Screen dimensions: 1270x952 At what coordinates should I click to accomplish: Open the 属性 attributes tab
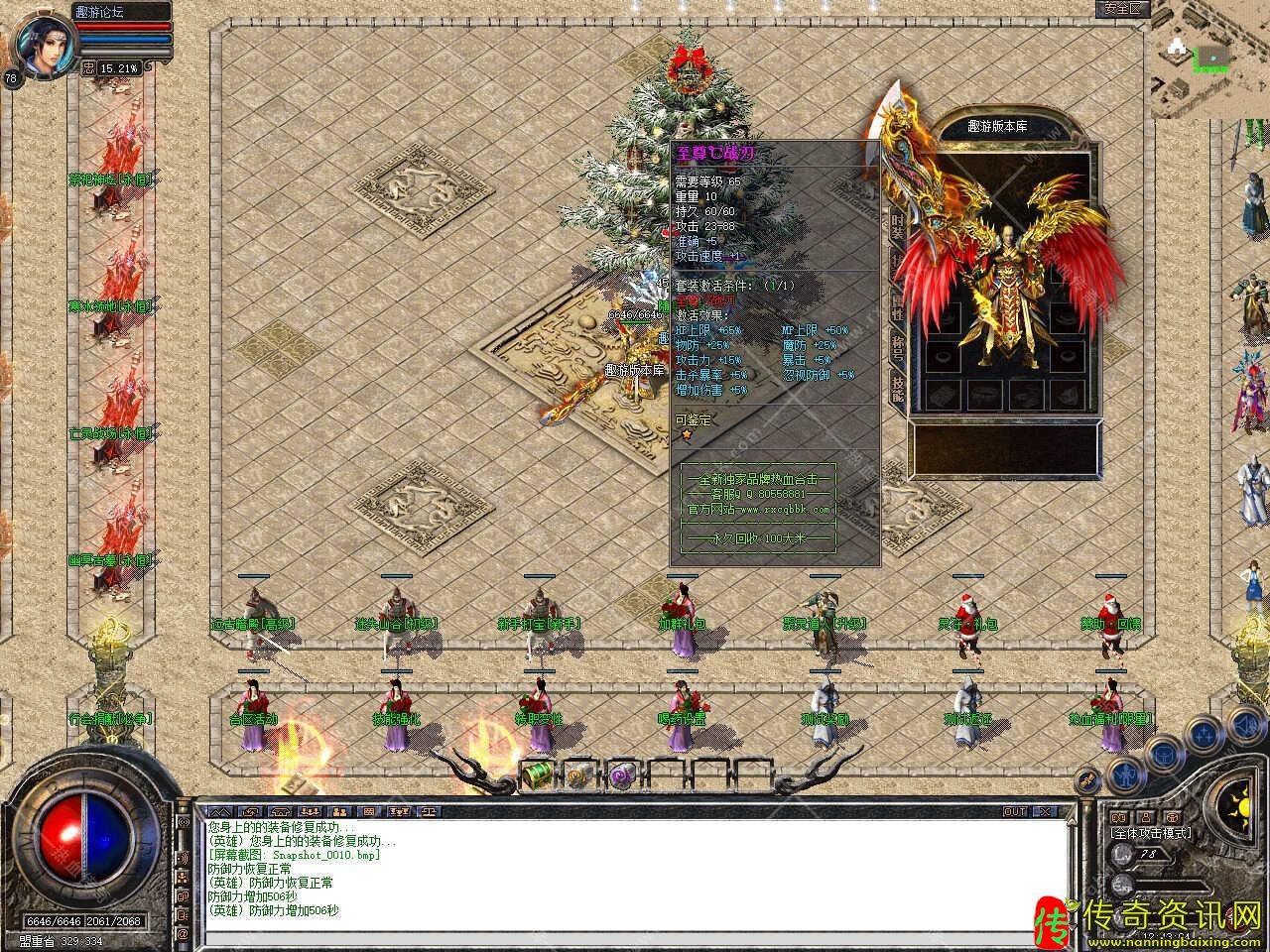(x=896, y=299)
